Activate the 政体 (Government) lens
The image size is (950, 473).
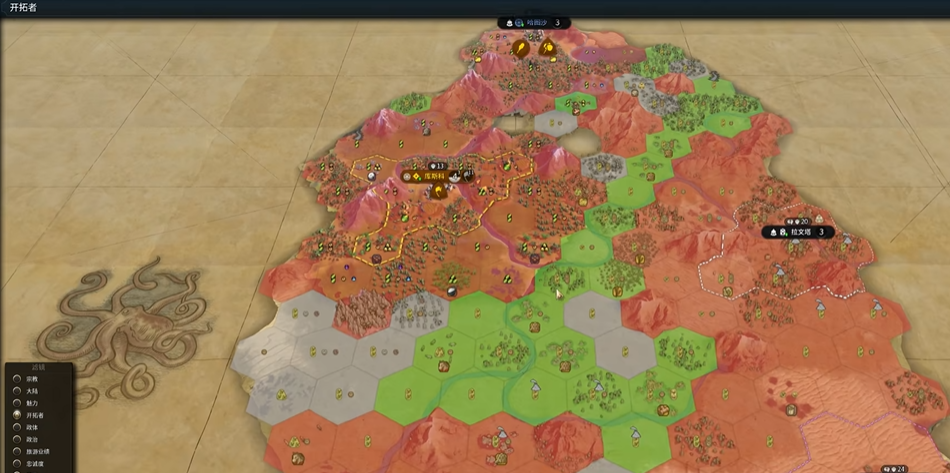[17, 427]
